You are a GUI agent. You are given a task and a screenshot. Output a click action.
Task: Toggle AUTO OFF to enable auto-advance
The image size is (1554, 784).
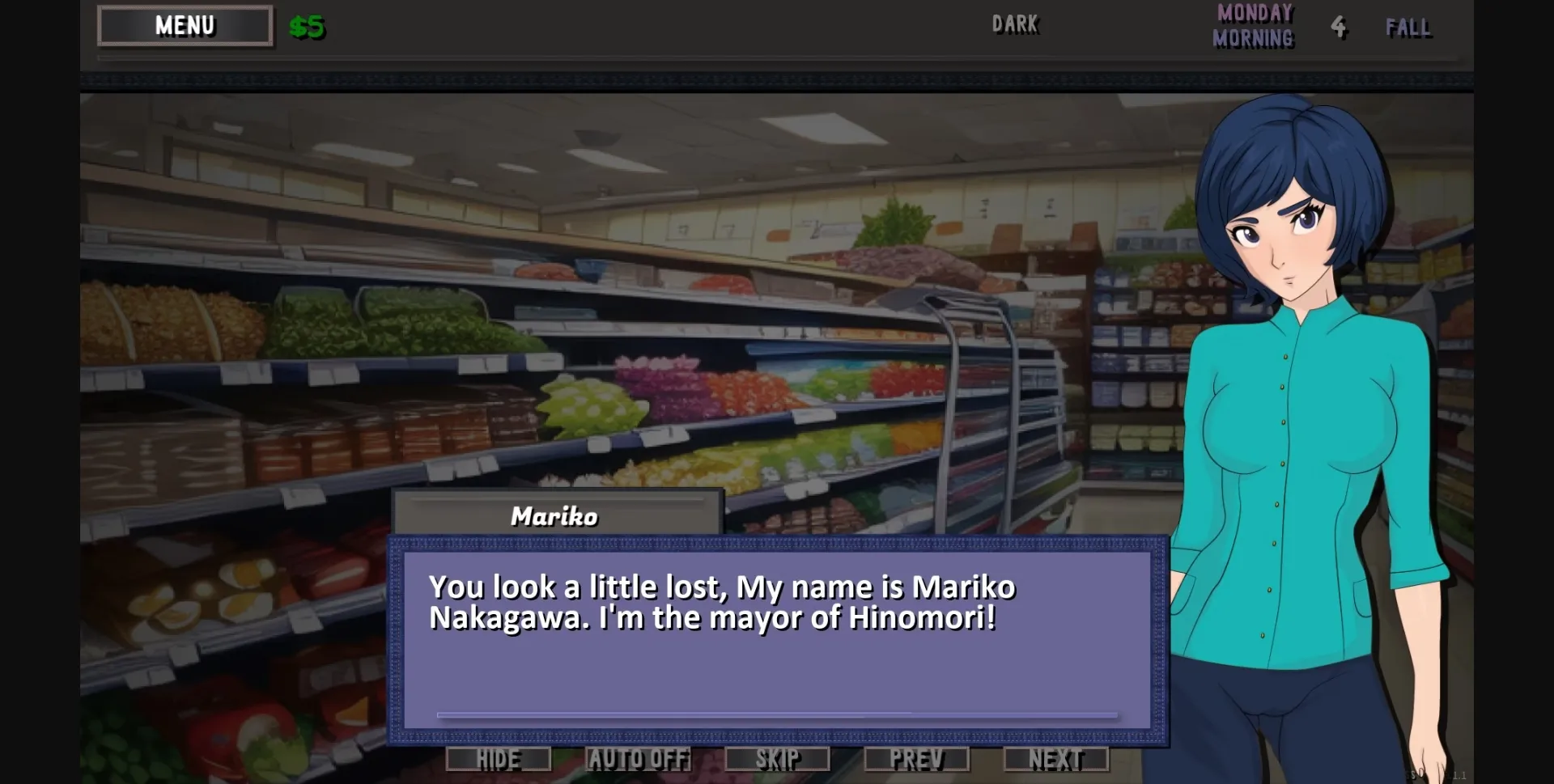(639, 758)
